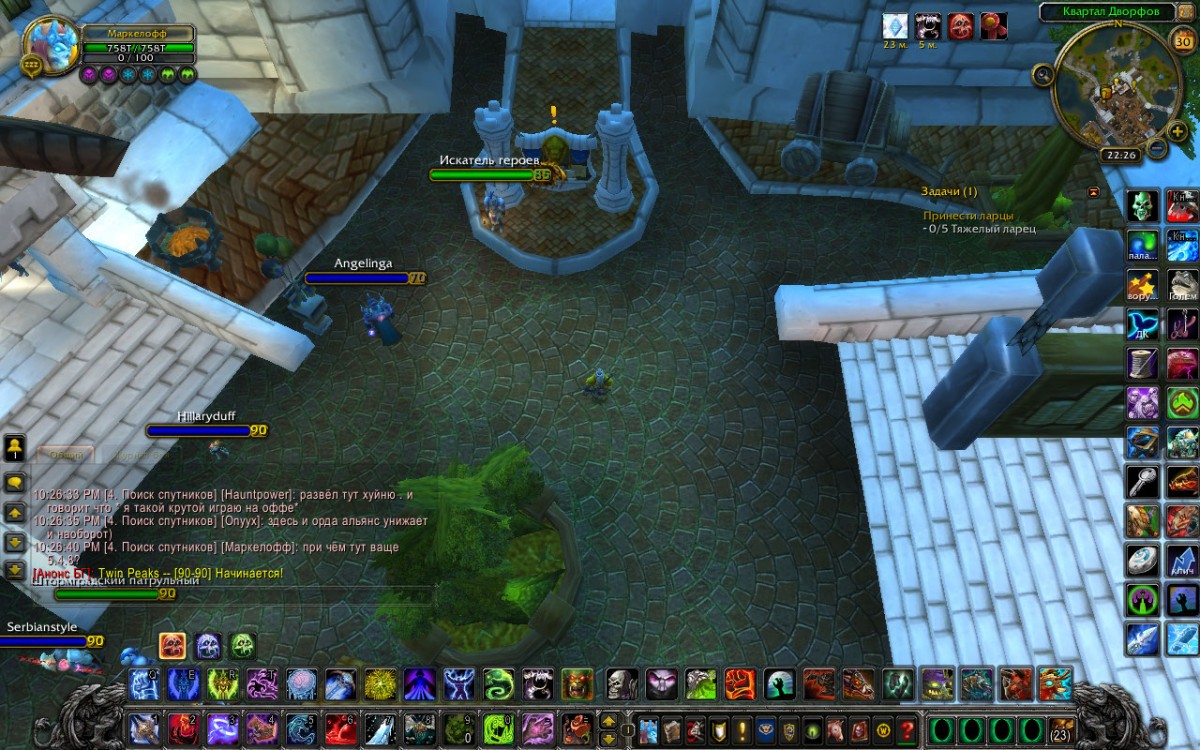Click the minimap tracking magnifier button

pyautogui.click(x=1043, y=73)
